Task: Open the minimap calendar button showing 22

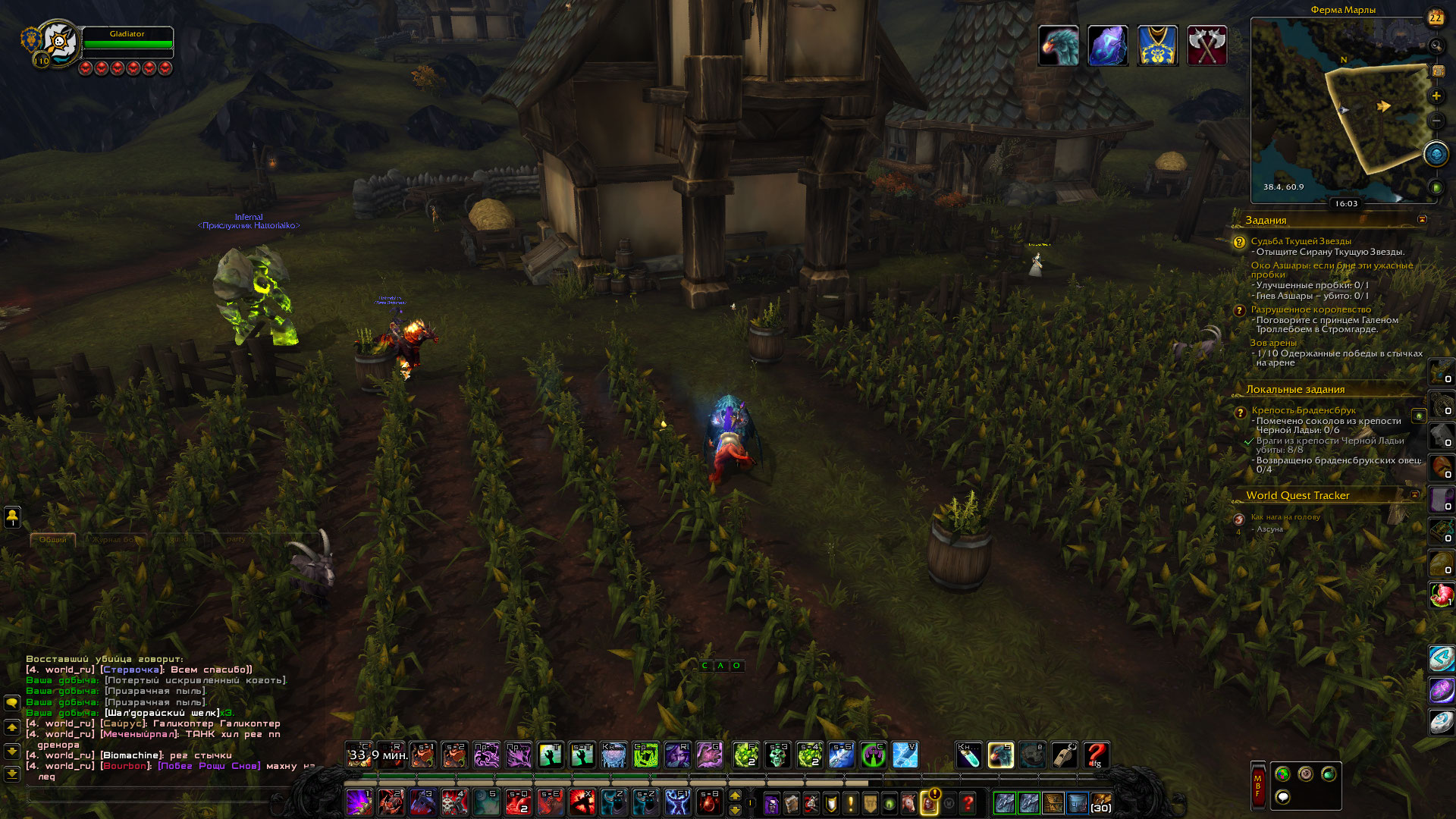Action: coord(1436,17)
